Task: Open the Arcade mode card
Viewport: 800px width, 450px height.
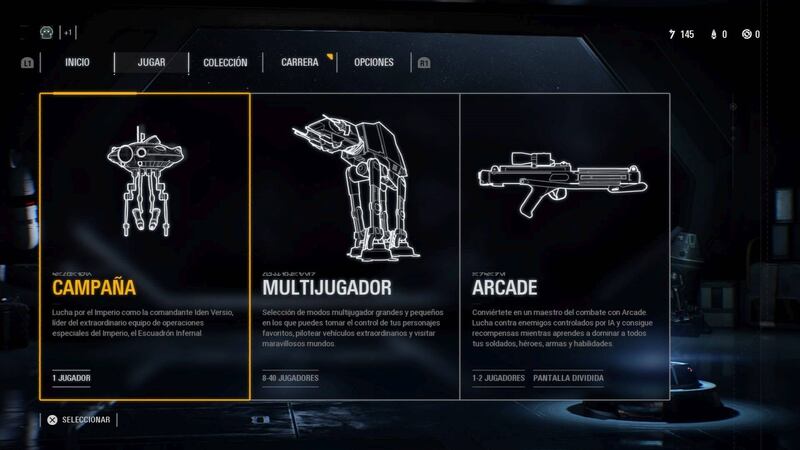Action: [564, 245]
